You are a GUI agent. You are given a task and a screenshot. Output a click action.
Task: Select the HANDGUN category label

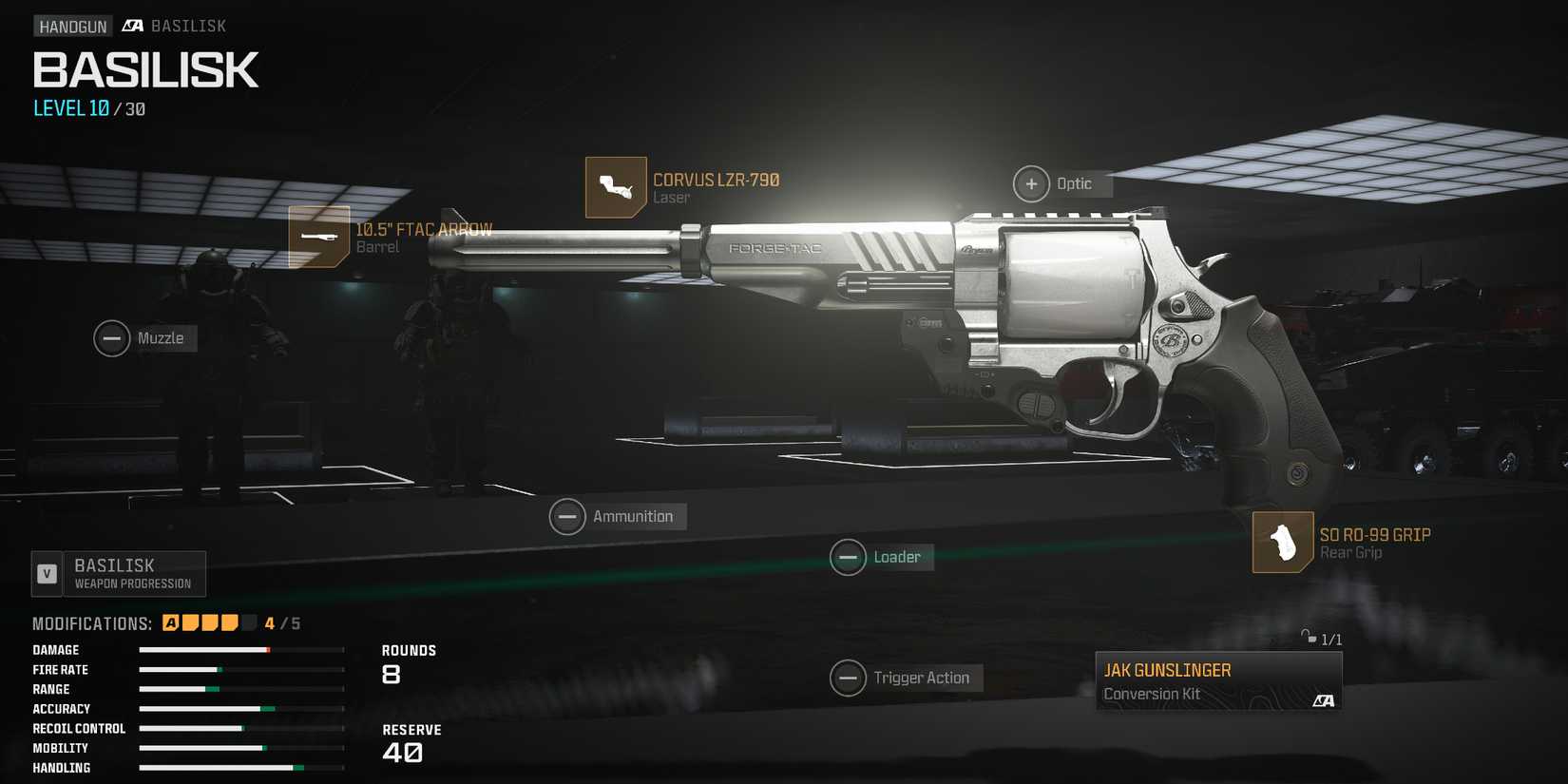[x=73, y=26]
